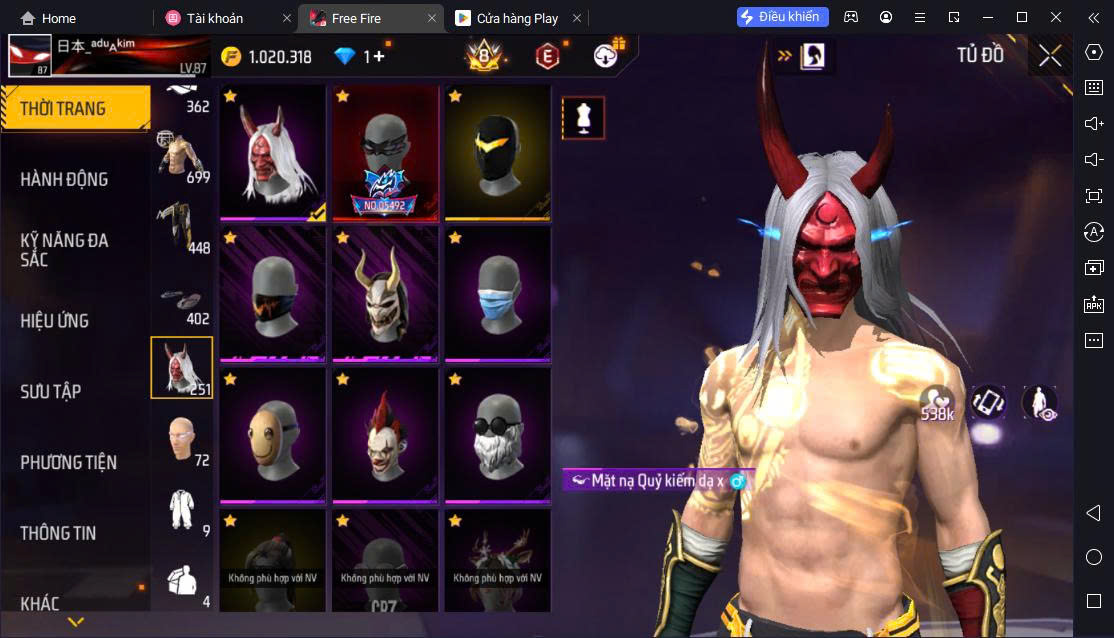The image size is (1114, 638).
Task: Go to Phương Tiện category
Action: (x=68, y=462)
